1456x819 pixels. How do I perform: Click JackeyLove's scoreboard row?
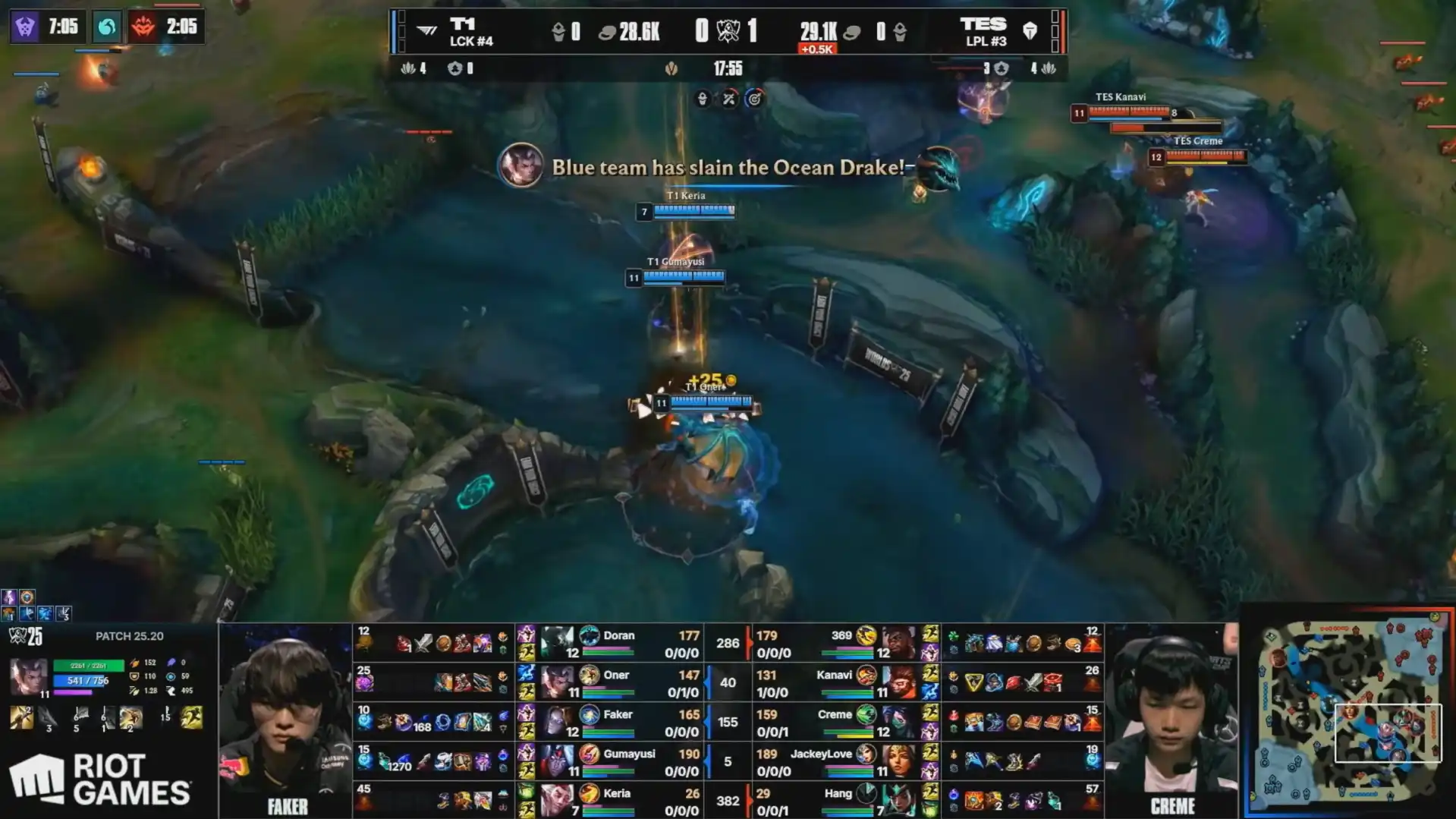pyautogui.click(x=835, y=761)
